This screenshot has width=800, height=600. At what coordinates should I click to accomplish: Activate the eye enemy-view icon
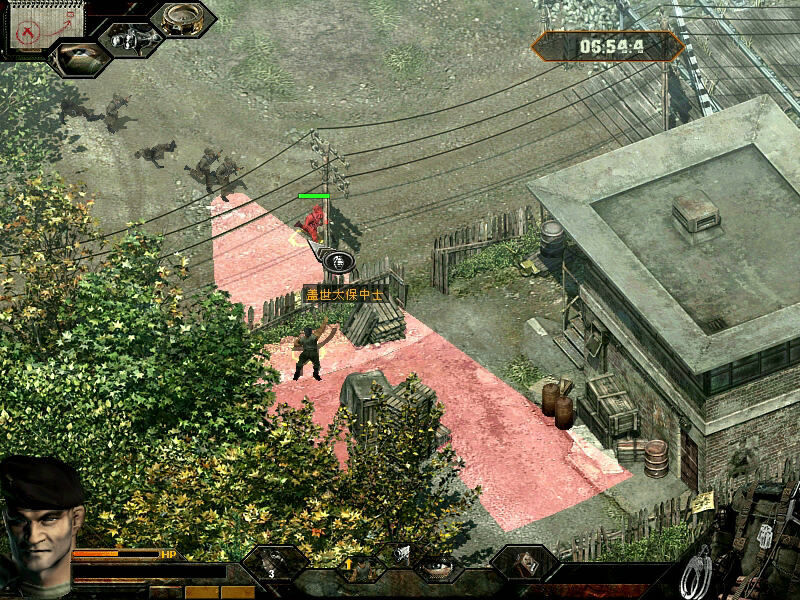[78, 57]
